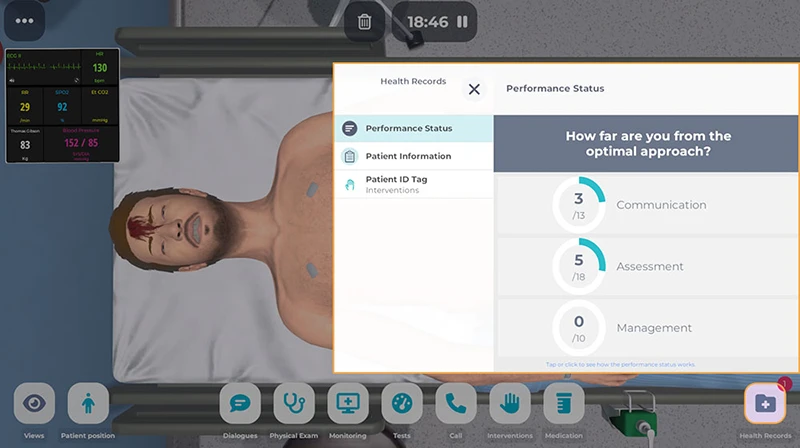Open the Tests menu
This screenshot has width=800, height=448.
pos(402,403)
